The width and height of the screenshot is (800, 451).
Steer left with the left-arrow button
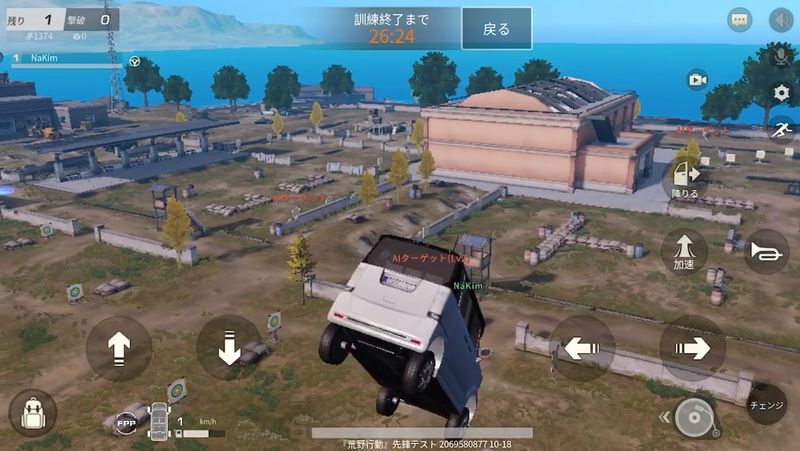[582, 348]
